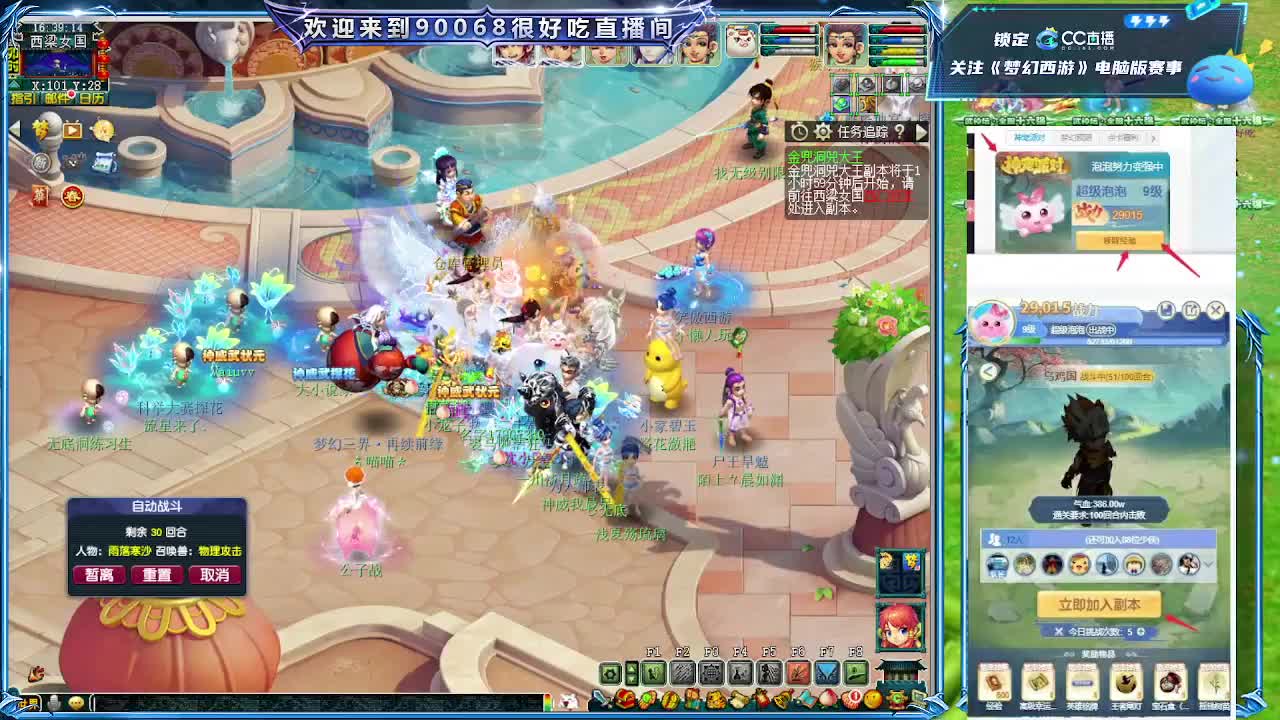The height and width of the screenshot is (720, 1280).
Task: Toggle 暂离 to pause the auto battle
Action: point(98,574)
